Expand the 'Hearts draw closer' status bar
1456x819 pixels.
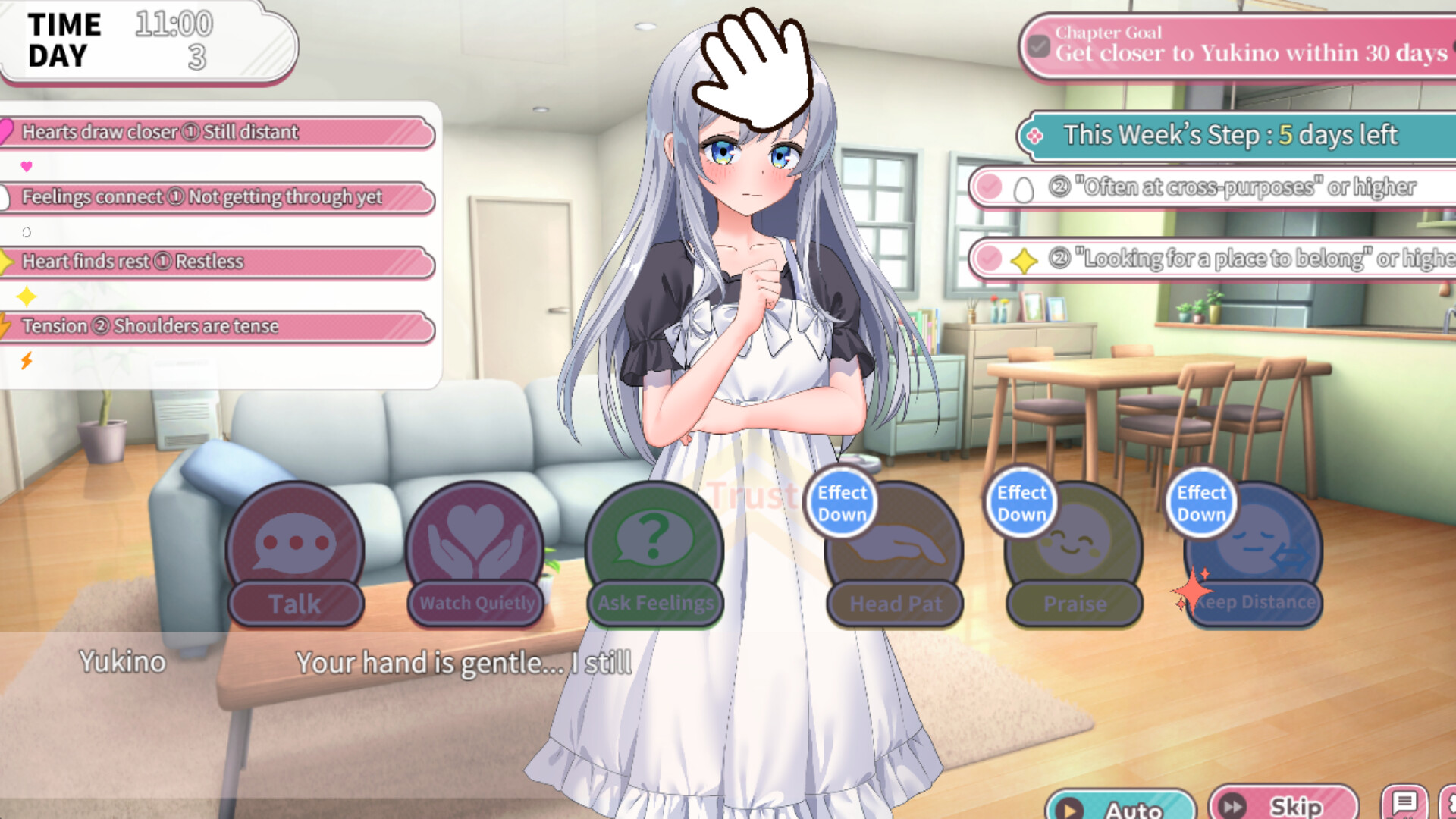[x=220, y=133]
